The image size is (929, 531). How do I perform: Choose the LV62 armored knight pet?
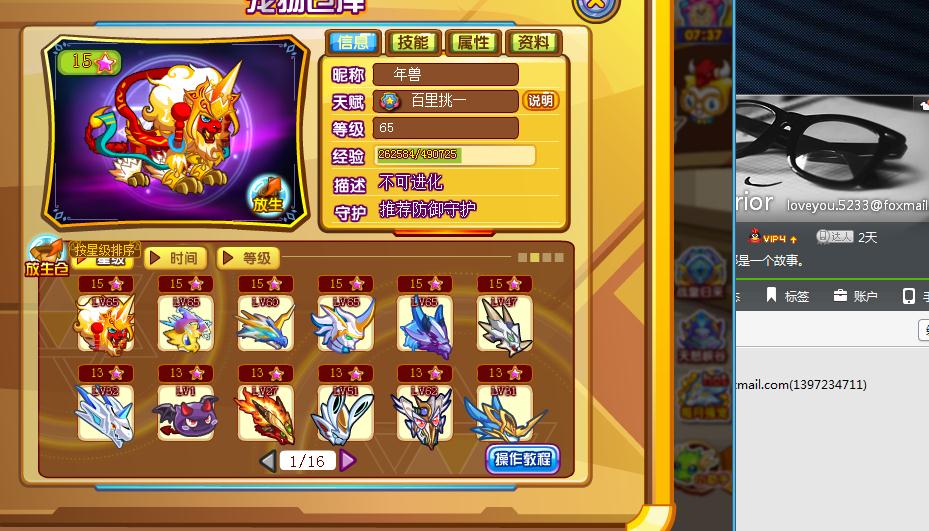coord(424,412)
